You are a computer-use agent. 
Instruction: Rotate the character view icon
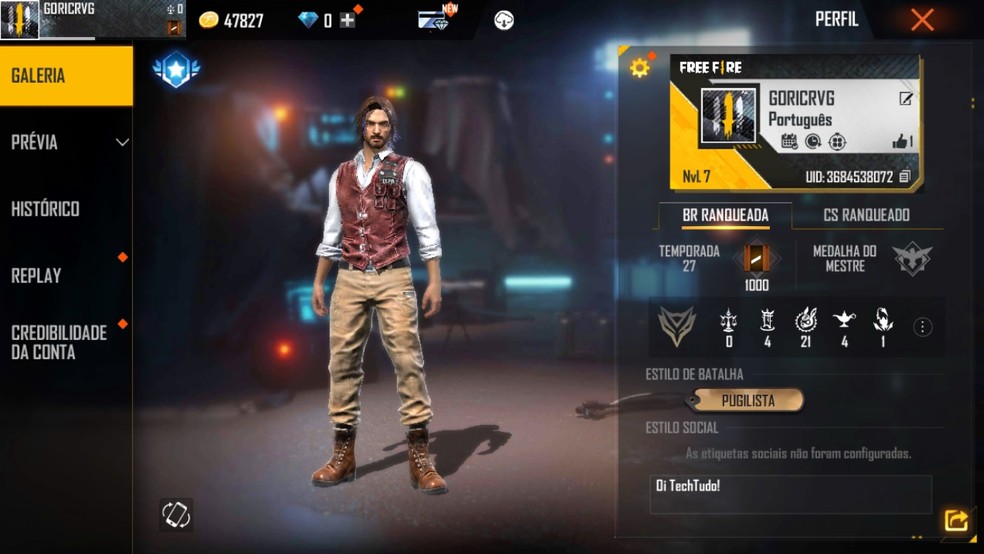[176, 514]
